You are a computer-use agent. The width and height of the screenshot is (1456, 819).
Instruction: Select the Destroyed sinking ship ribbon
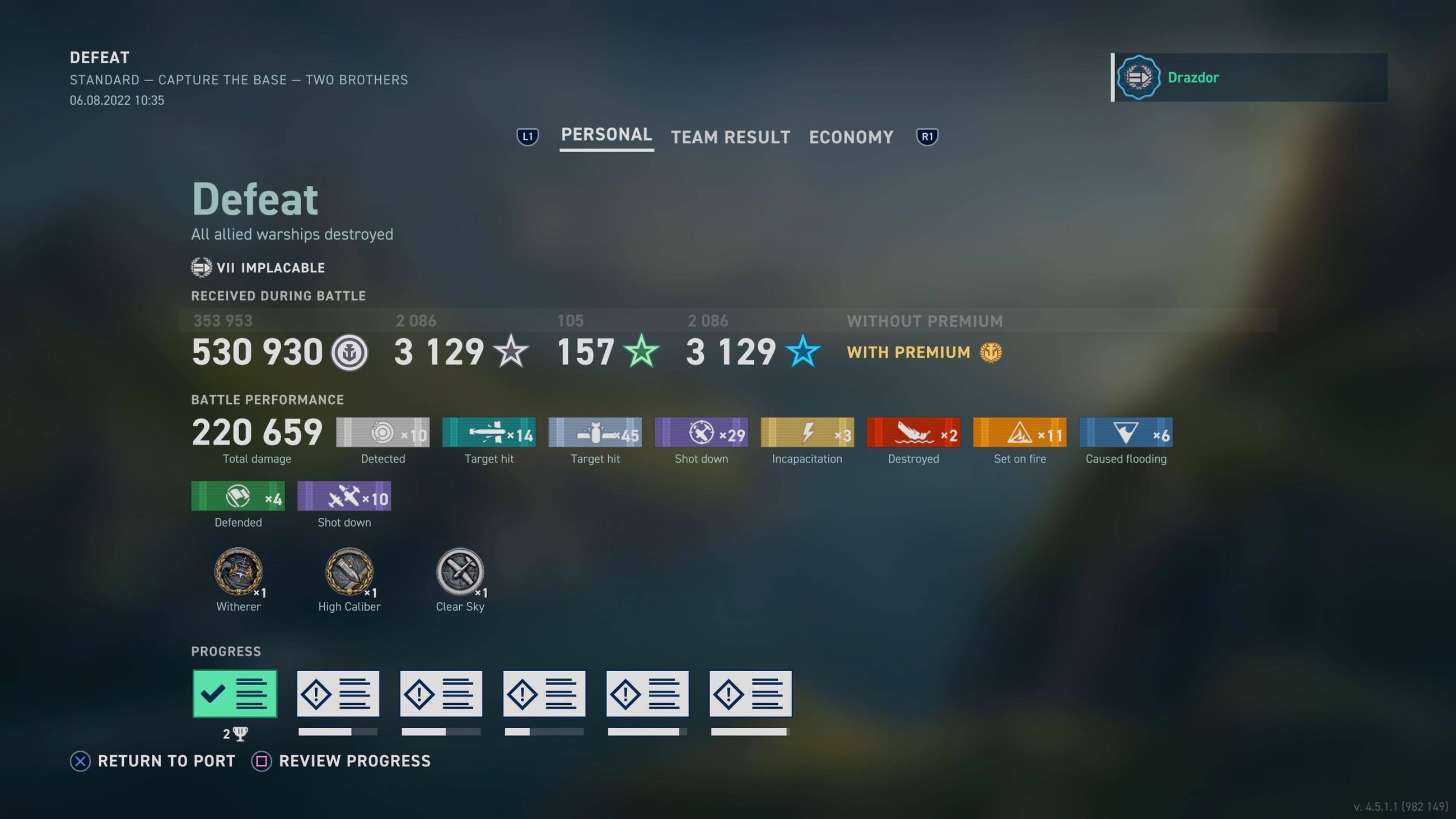pos(913,432)
